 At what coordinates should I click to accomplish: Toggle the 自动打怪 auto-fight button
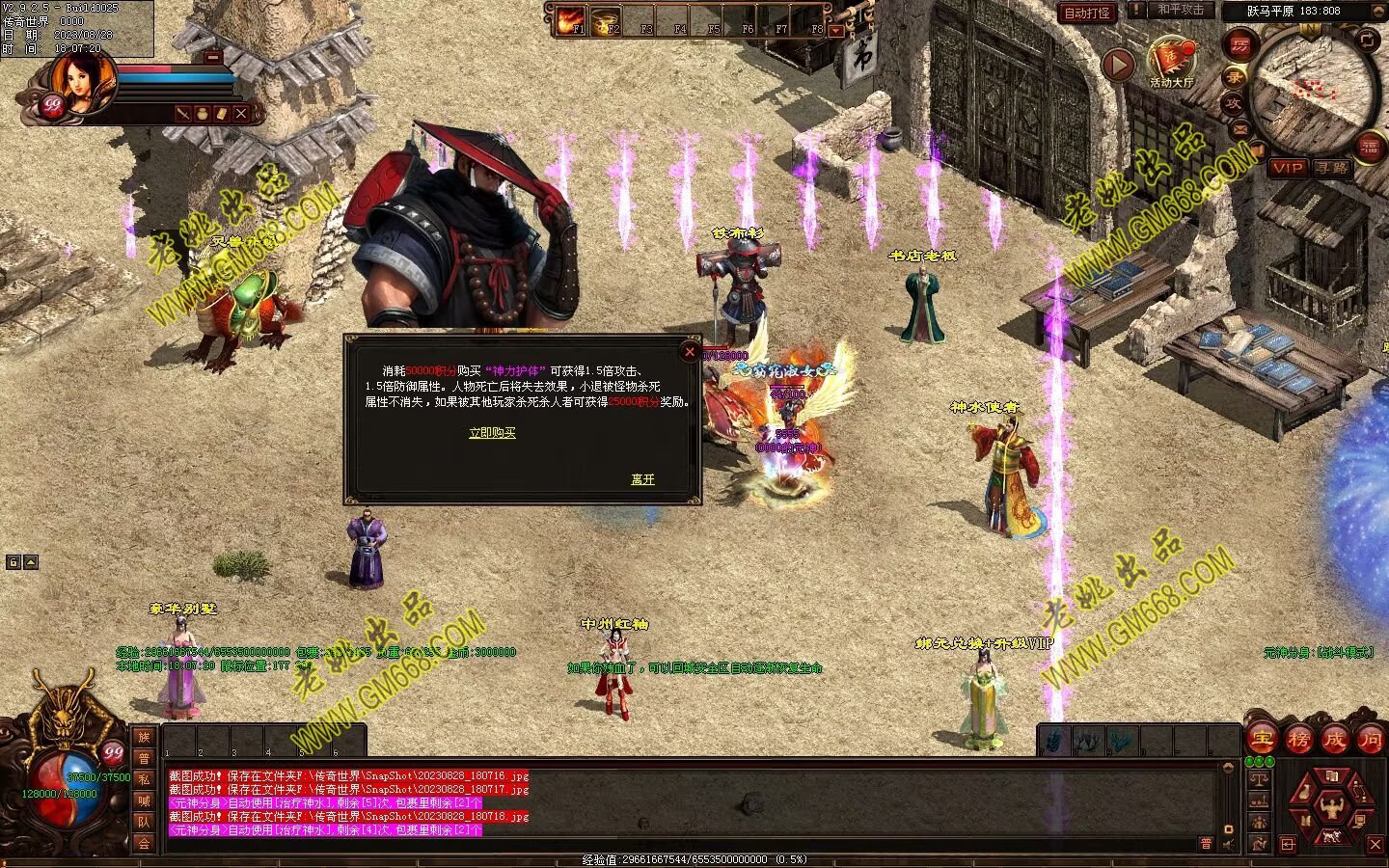[1087, 13]
